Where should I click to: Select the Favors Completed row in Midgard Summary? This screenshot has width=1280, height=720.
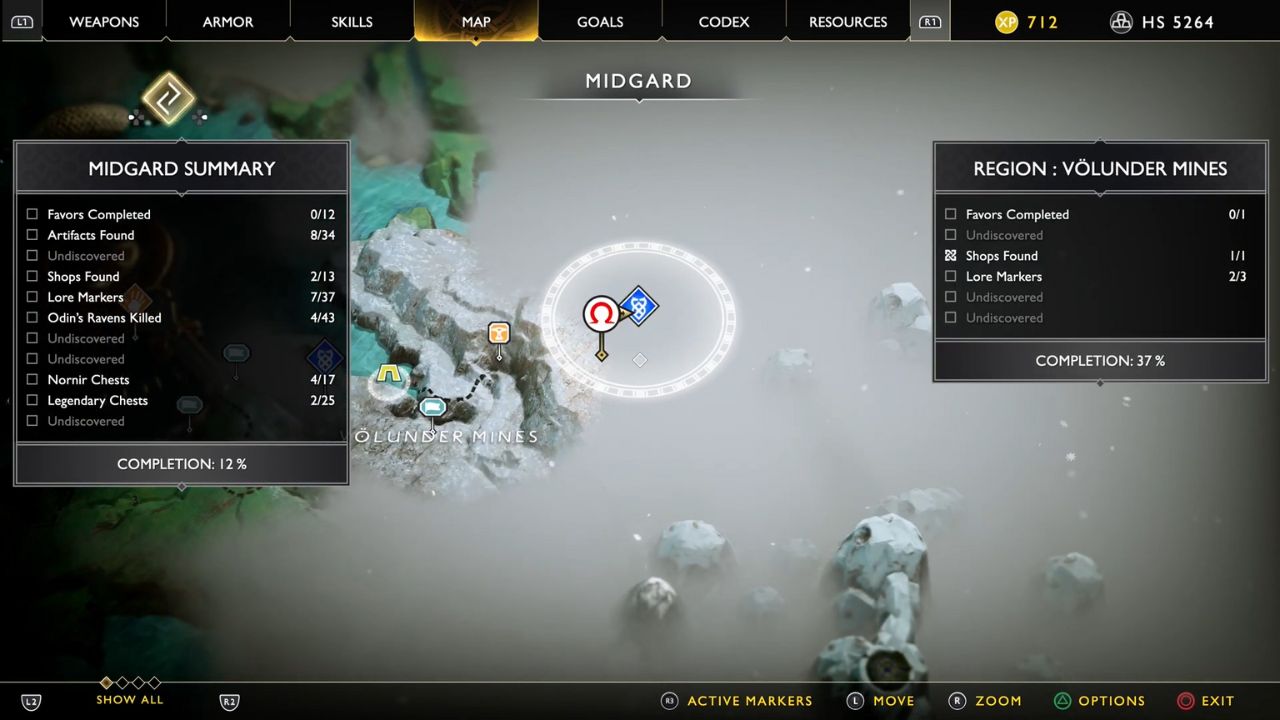pos(98,214)
